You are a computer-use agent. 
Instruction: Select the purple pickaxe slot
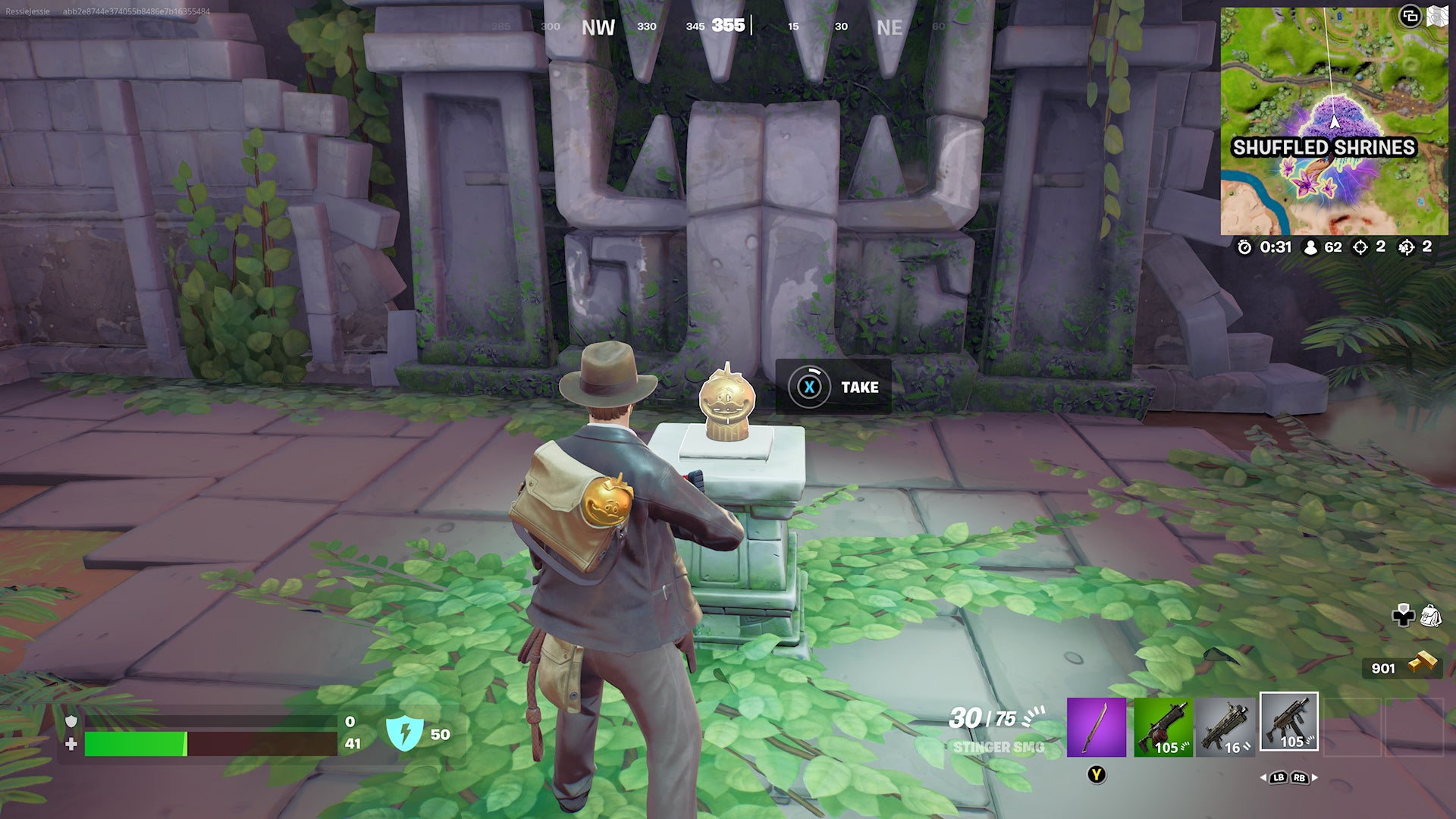tap(1096, 726)
